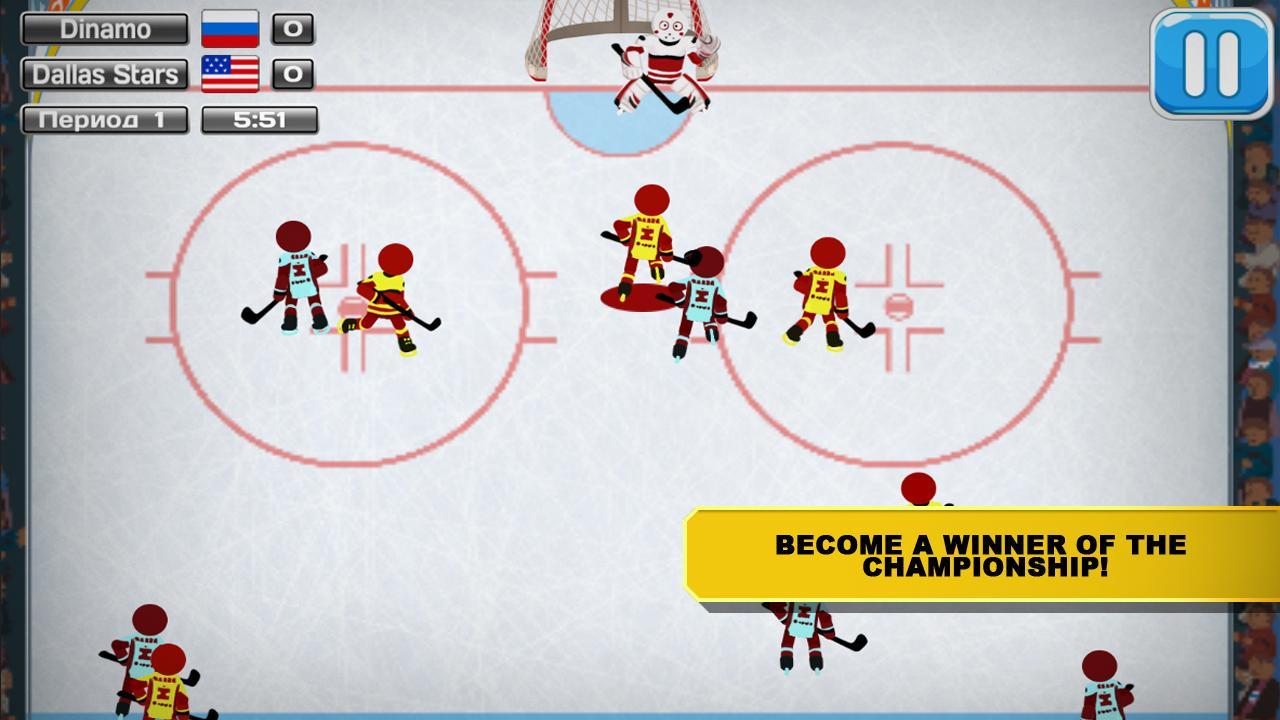
Task: Click the red spotlight marker under the player
Action: (634, 295)
